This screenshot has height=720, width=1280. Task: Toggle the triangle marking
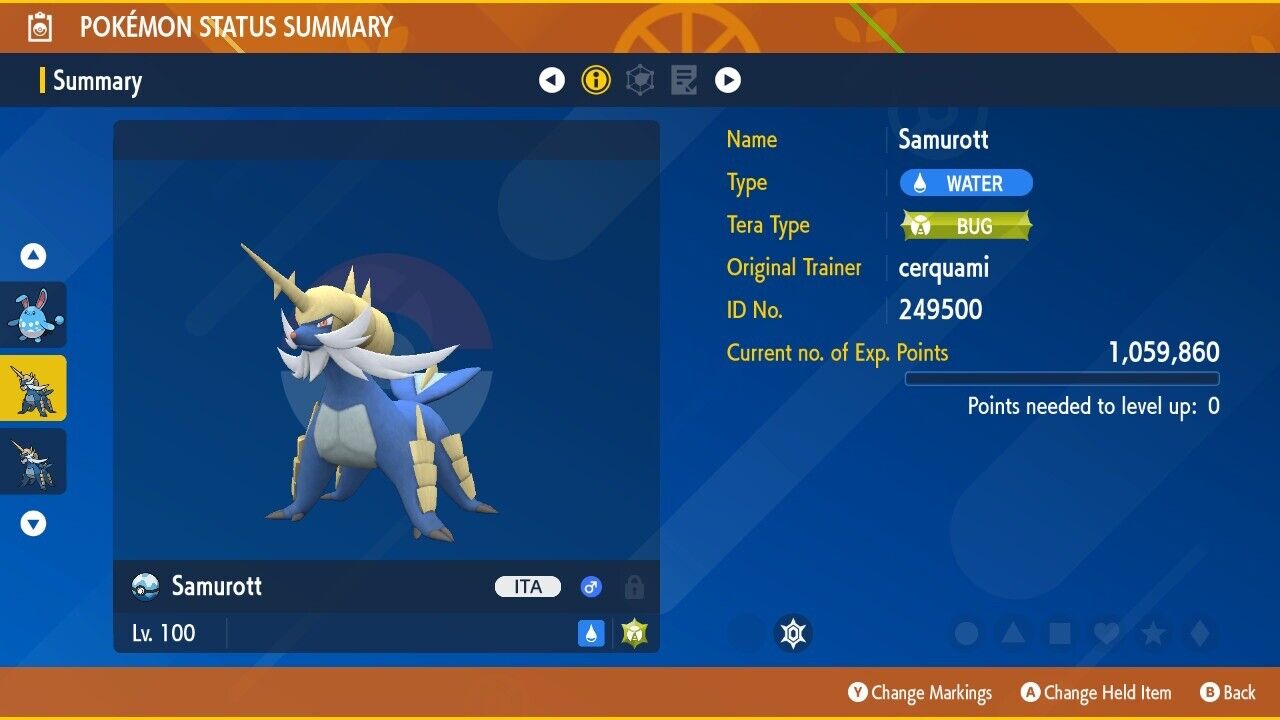pyautogui.click(x=1013, y=633)
